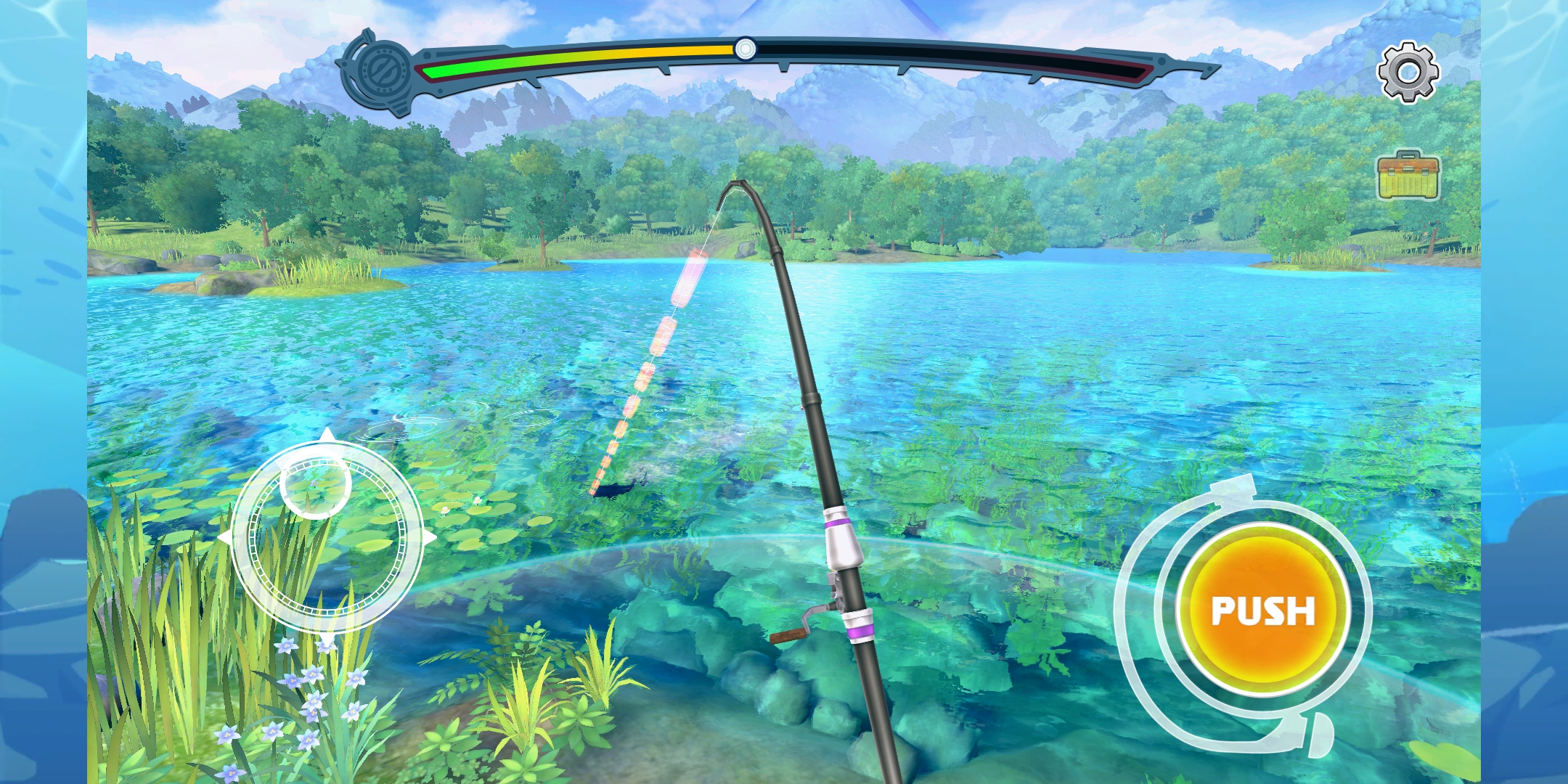Touch the virtual joystick thumb knob
This screenshot has width=1568, height=784.
click(x=316, y=483)
